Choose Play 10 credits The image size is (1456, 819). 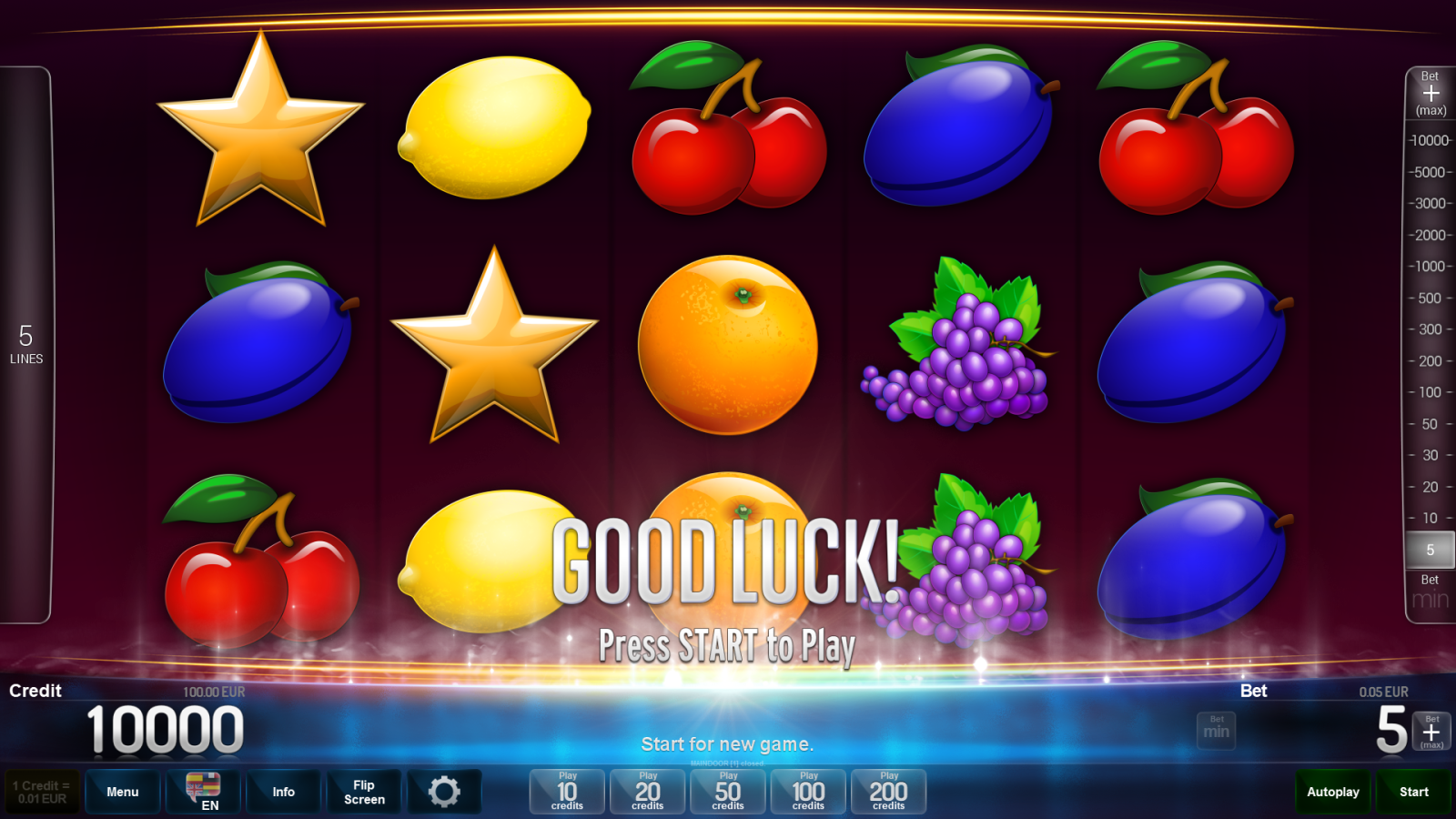pyautogui.click(x=566, y=791)
